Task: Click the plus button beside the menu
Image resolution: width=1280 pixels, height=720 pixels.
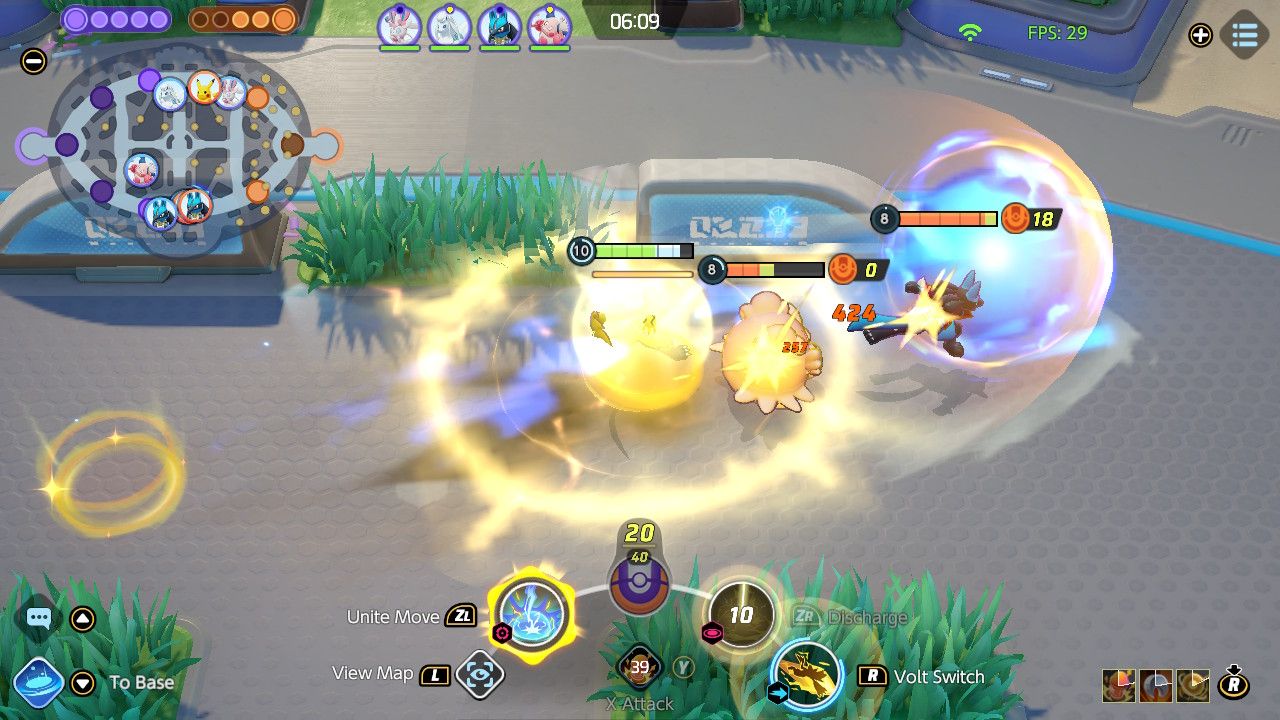Action: [x=1200, y=35]
